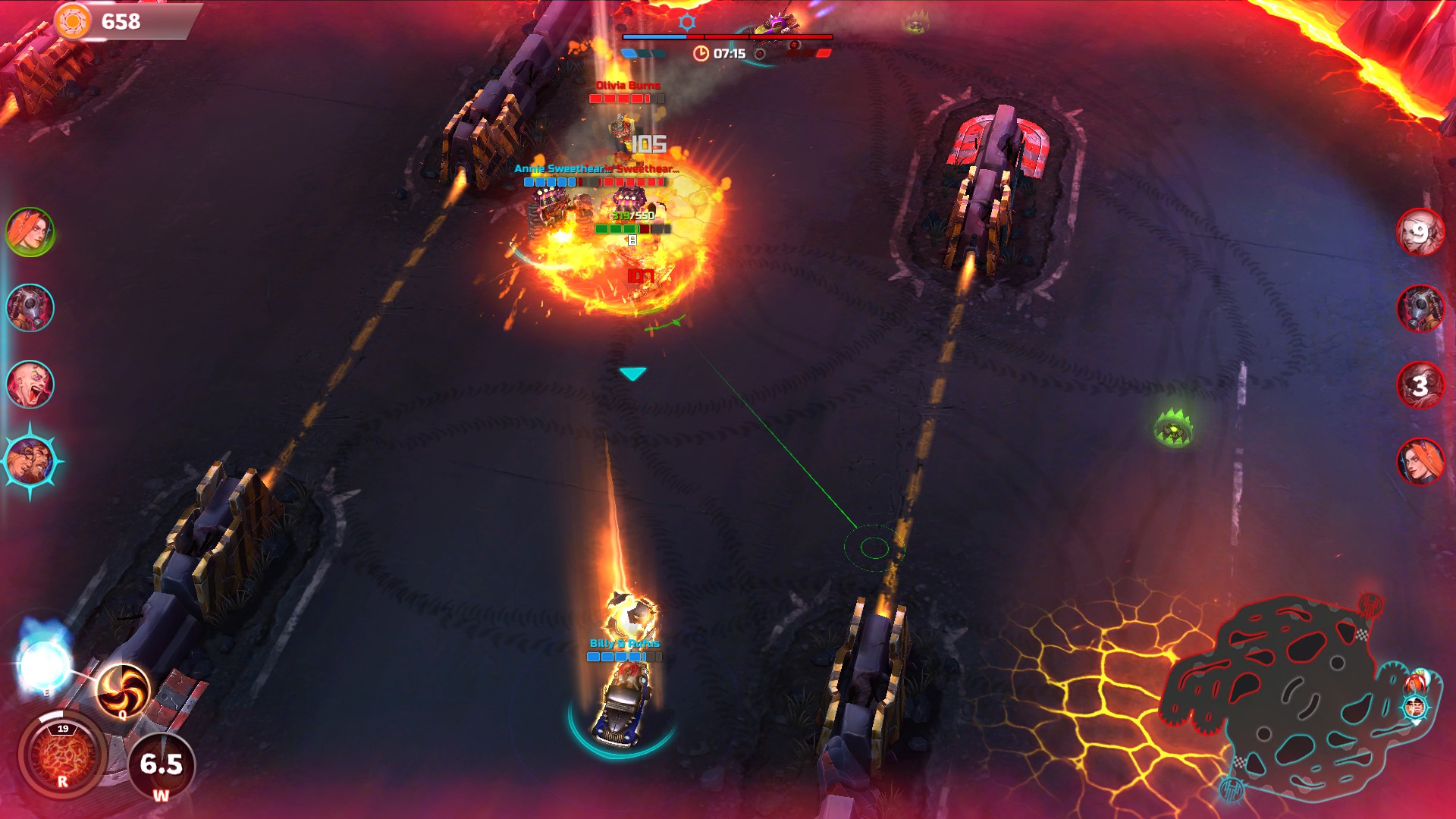The height and width of the screenshot is (819, 1456).
Task: Click the blue team score bar at top
Action: tap(654, 36)
